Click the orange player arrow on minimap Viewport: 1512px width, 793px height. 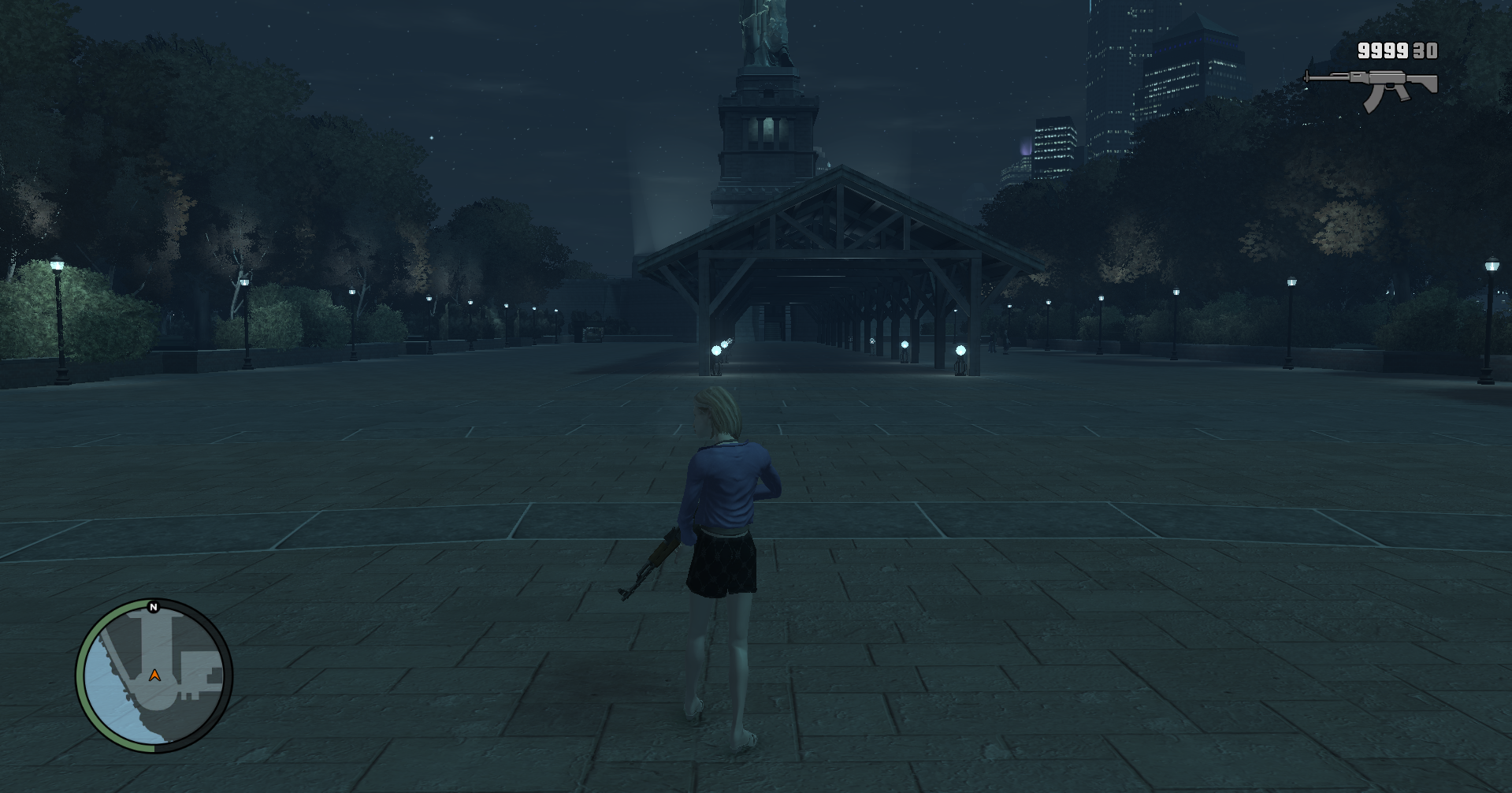pos(155,676)
